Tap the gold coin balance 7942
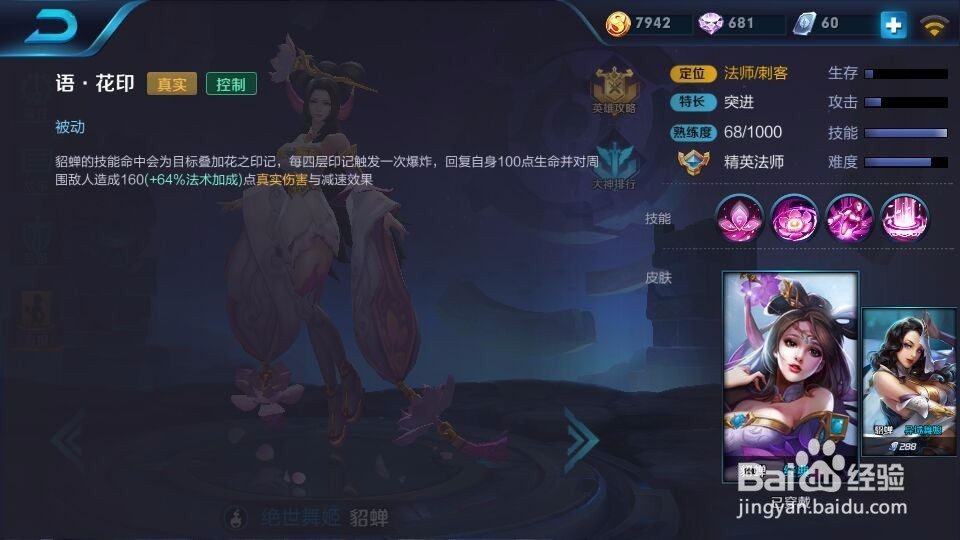The width and height of the screenshot is (960, 540). pos(650,23)
